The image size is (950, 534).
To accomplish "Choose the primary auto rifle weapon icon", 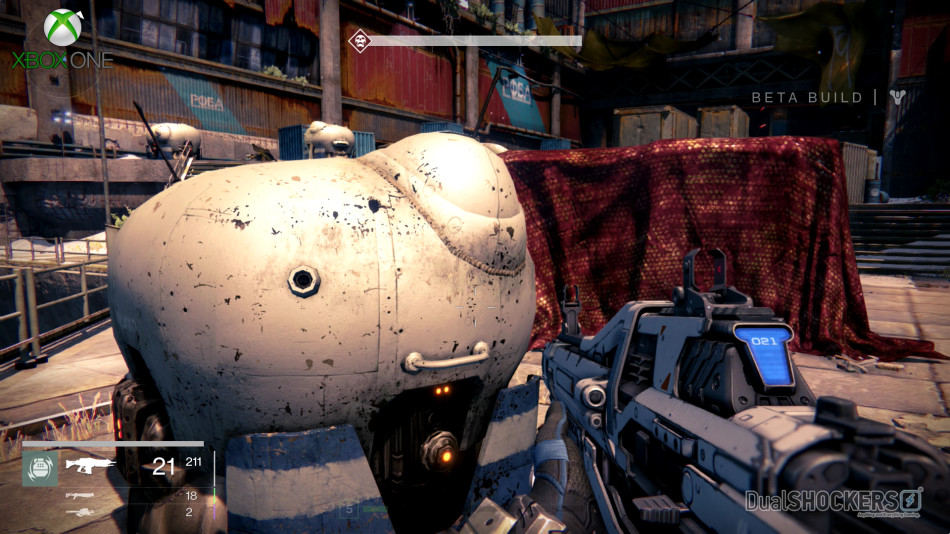I will point(90,463).
